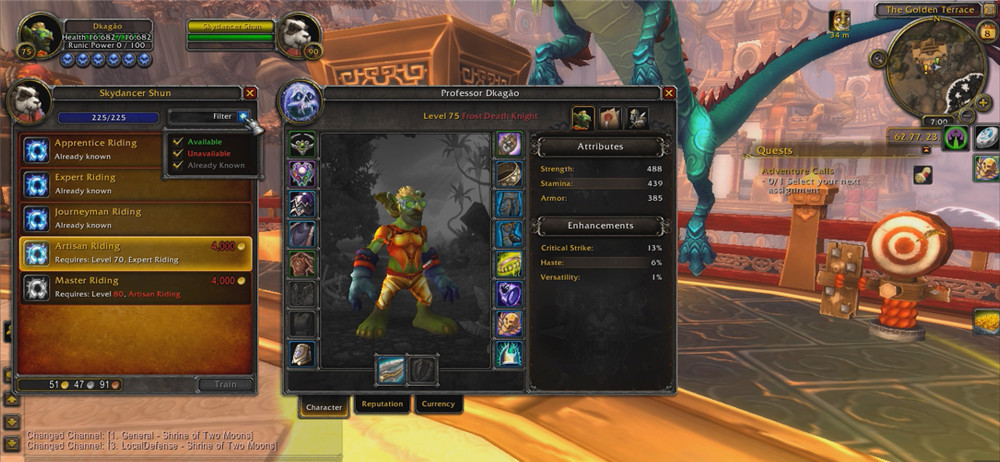
Task: Select the Artisan Riding skill
Action: pyautogui.click(x=136, y=252)
